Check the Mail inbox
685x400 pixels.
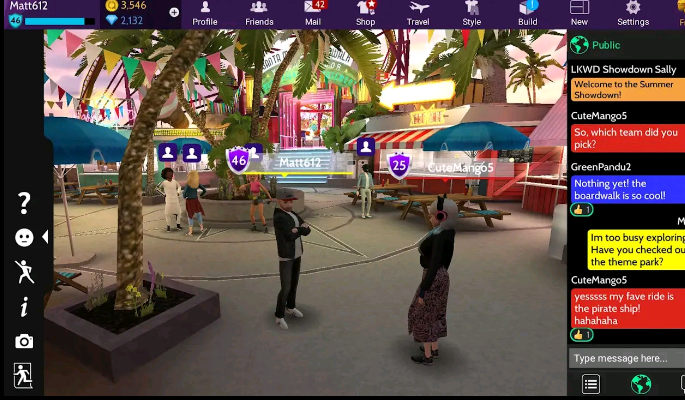313,13
